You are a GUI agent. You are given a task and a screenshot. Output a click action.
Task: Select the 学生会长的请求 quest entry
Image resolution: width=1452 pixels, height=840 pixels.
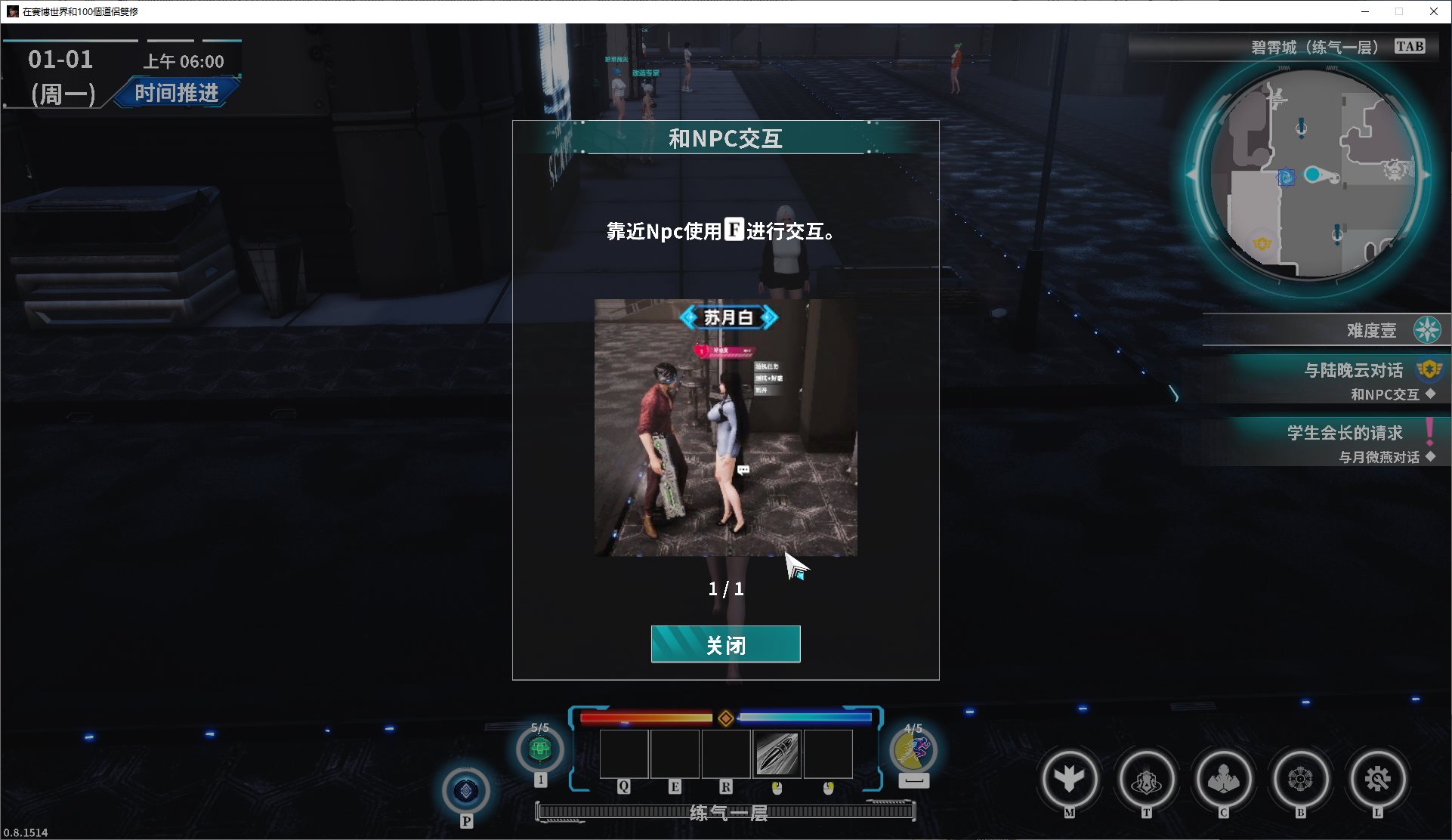click(1345, 433)
